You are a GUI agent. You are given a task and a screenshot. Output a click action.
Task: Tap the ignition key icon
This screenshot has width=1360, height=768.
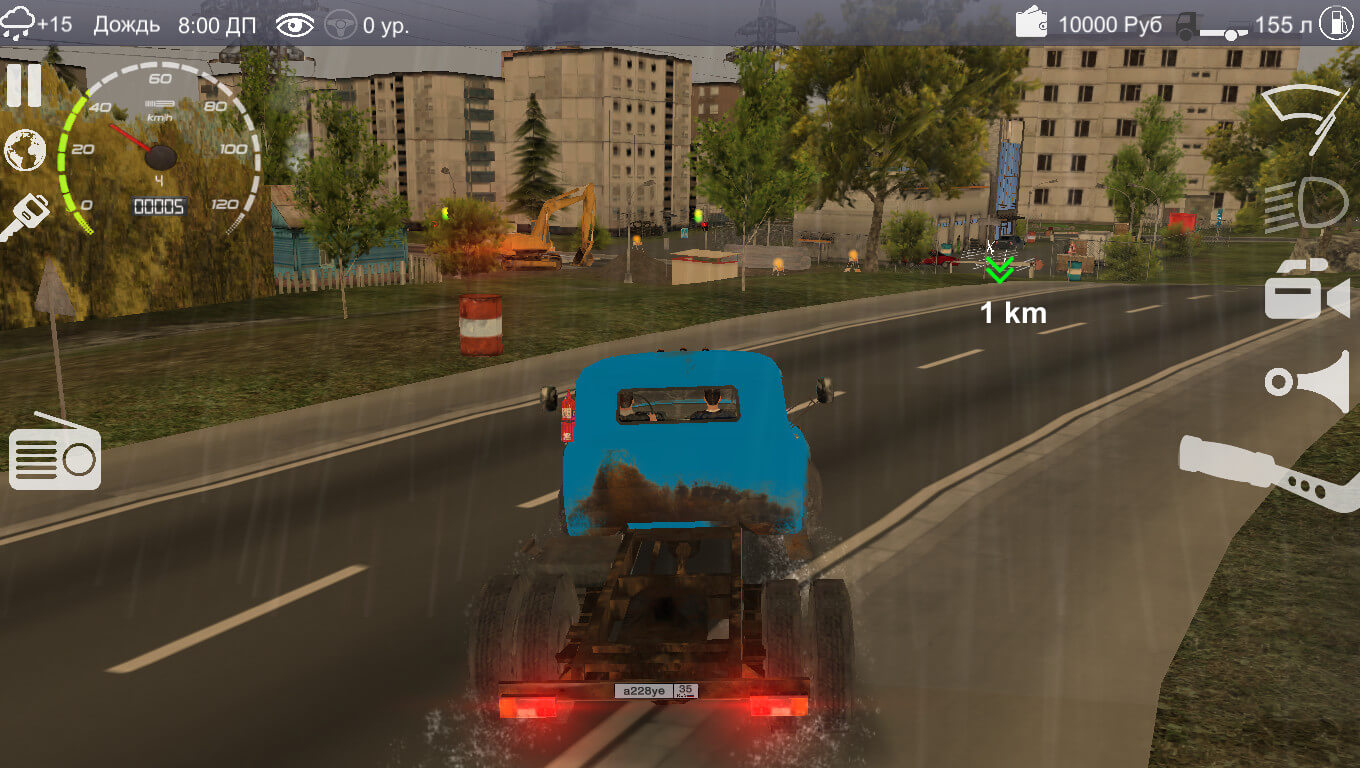tap(25, 217)
